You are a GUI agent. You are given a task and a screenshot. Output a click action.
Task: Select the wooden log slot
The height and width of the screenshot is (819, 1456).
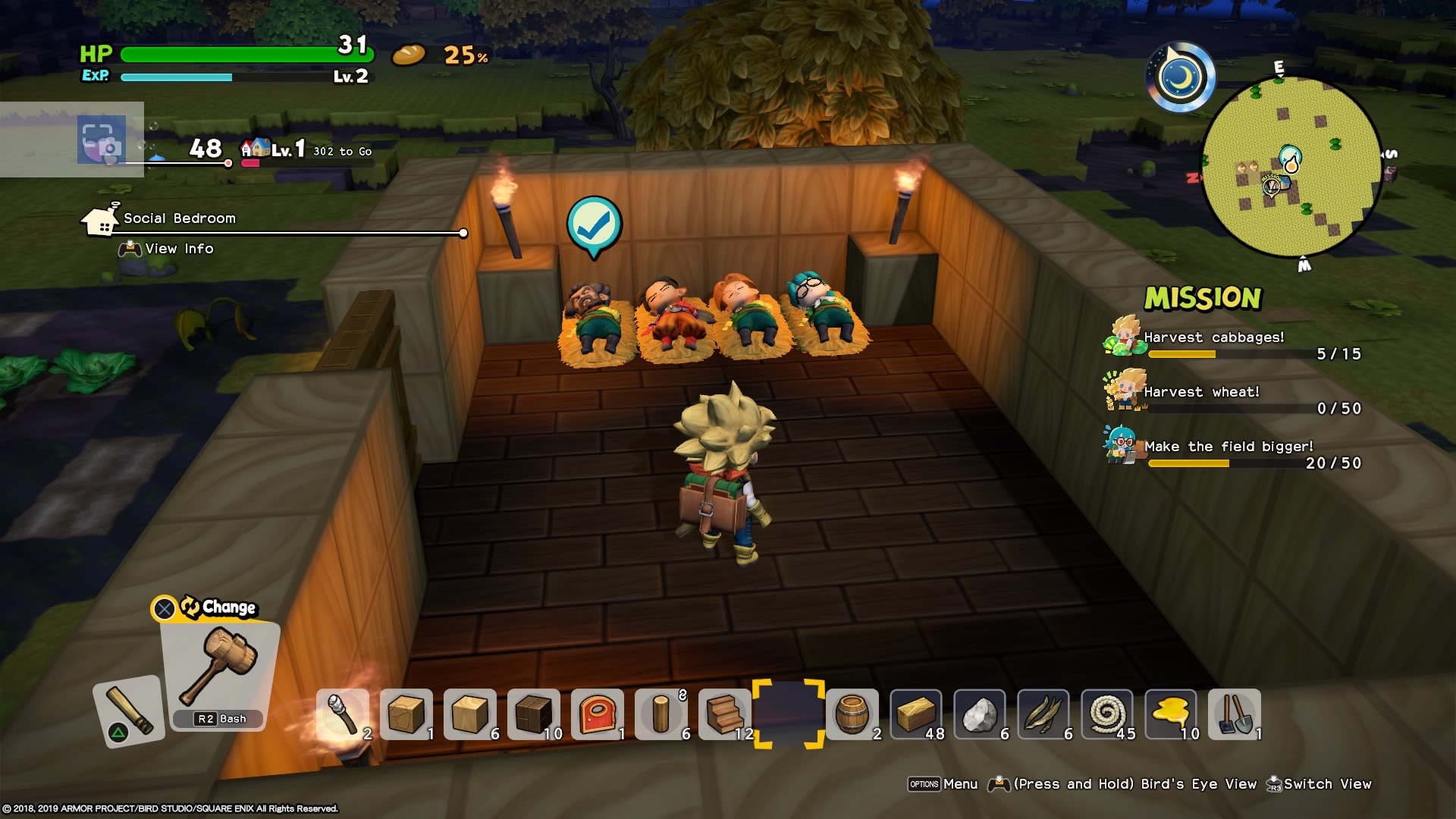[x=661, y=714]
